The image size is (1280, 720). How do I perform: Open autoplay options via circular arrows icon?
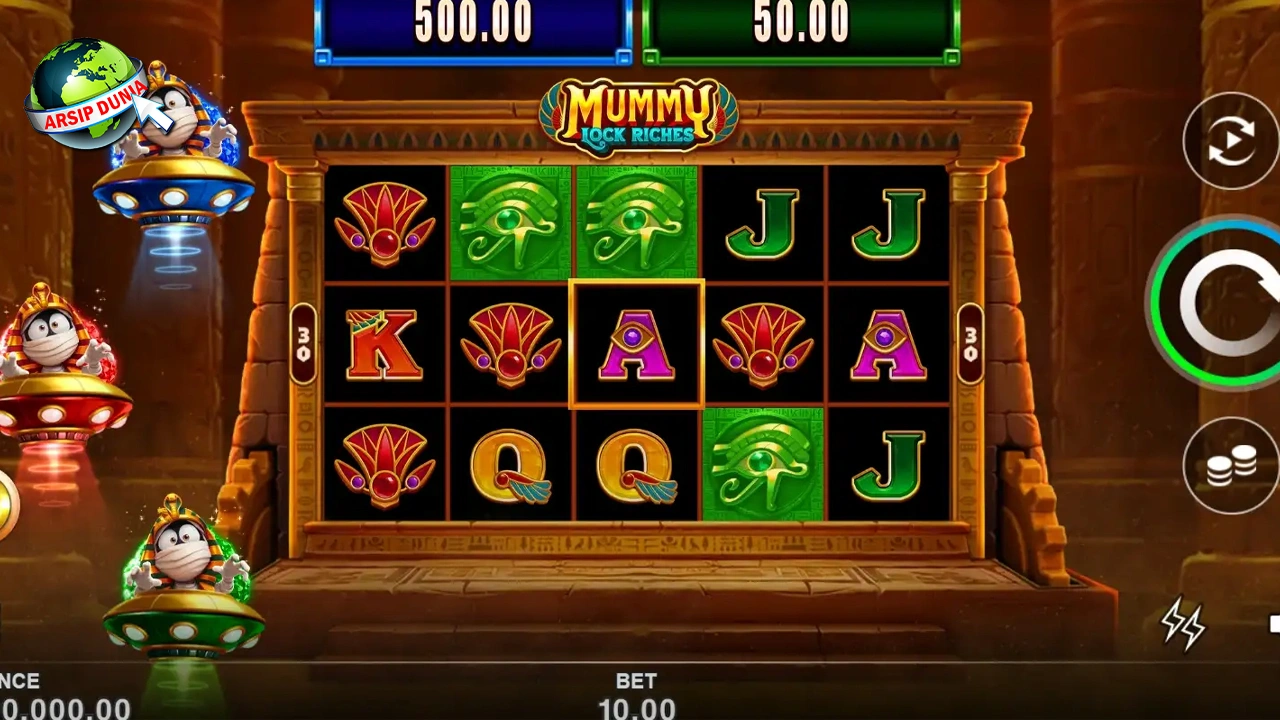[x=1230, y=140]
